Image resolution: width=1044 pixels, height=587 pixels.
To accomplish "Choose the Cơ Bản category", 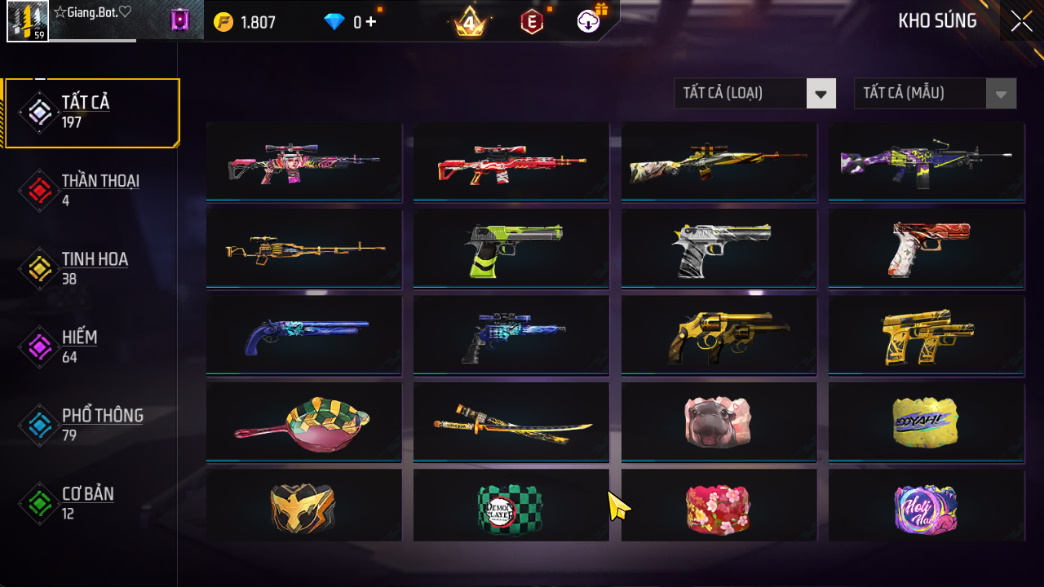I will tap(92, 502).
